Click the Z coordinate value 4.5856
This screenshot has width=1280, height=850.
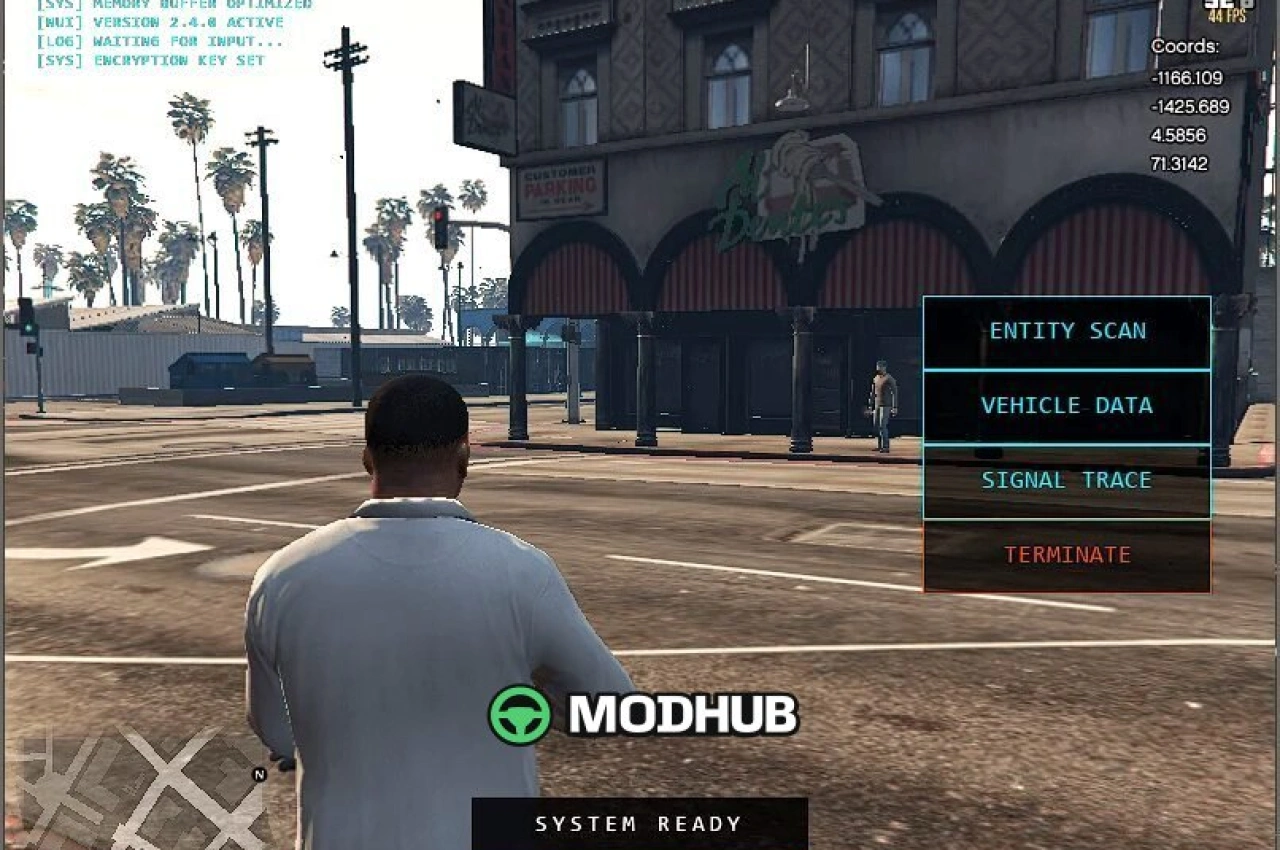1180,134
